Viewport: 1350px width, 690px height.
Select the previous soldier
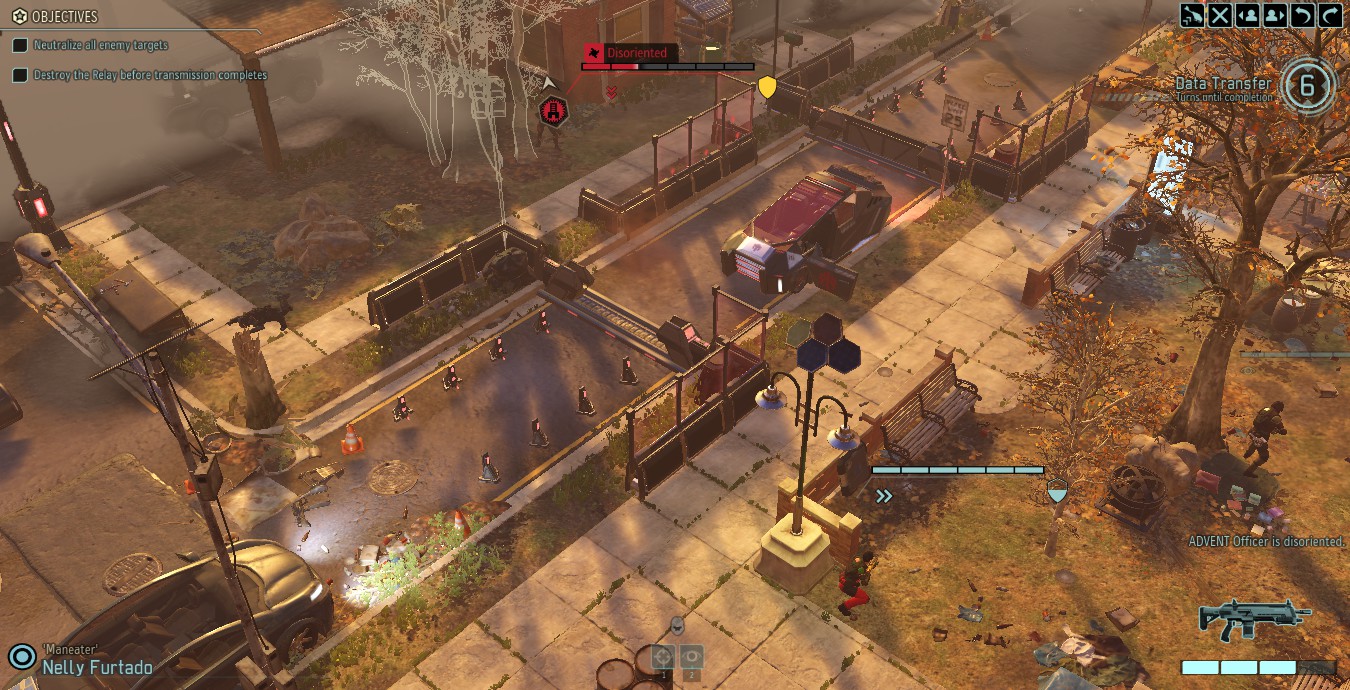1248,15
